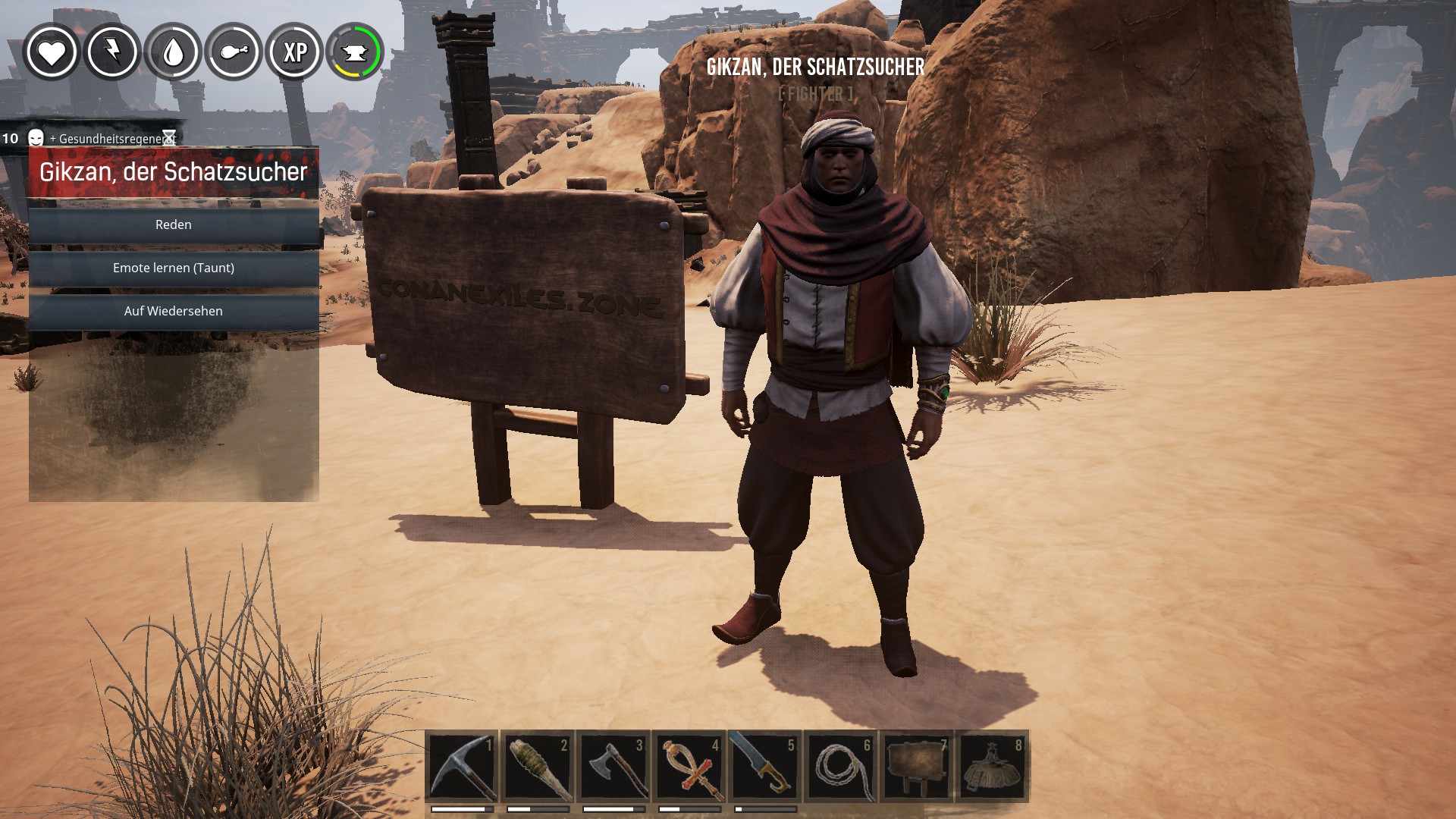Select the pickaxe in hotbar slot 1
The width and height of the screenshot is (1456, 819).
pos(462,767)
